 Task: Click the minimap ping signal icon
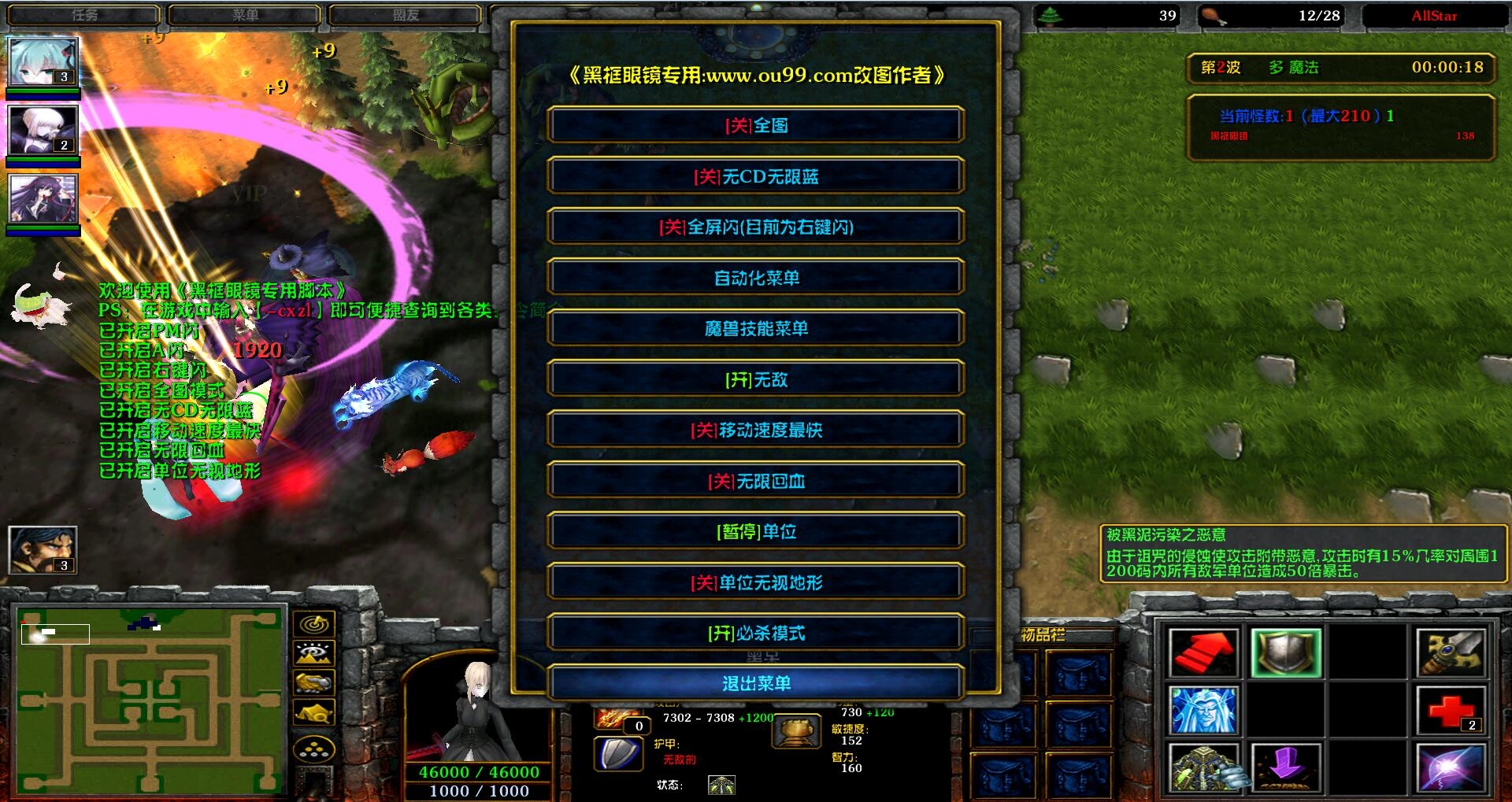click(x=313, y=624)
